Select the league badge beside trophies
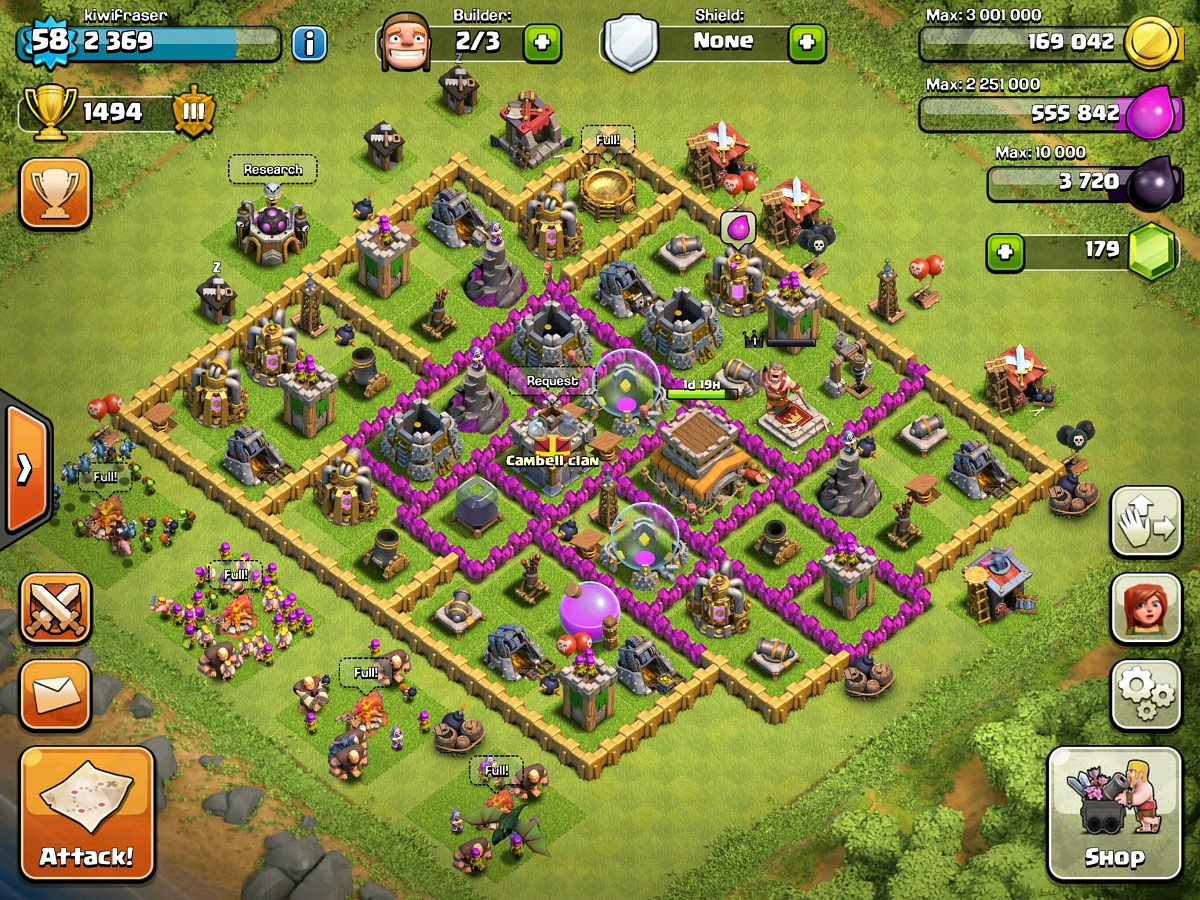 [193, 113]
